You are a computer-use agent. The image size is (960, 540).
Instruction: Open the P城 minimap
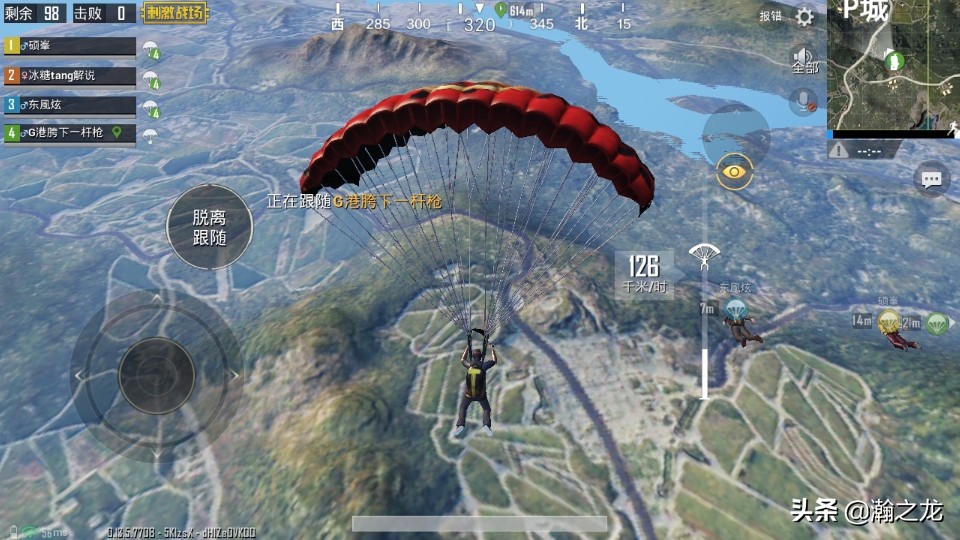click(893, 65)
